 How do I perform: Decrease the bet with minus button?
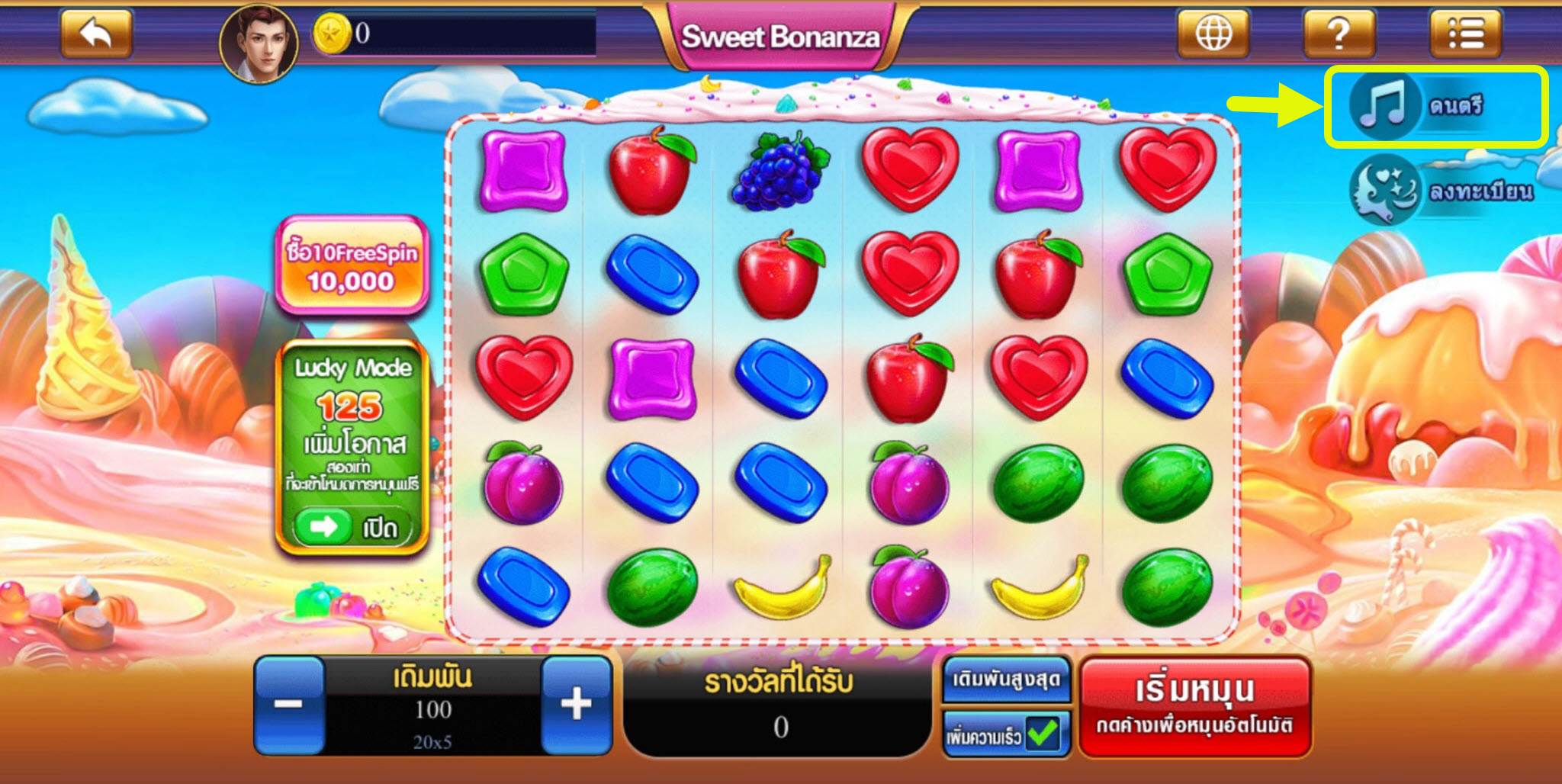[289, 705]
